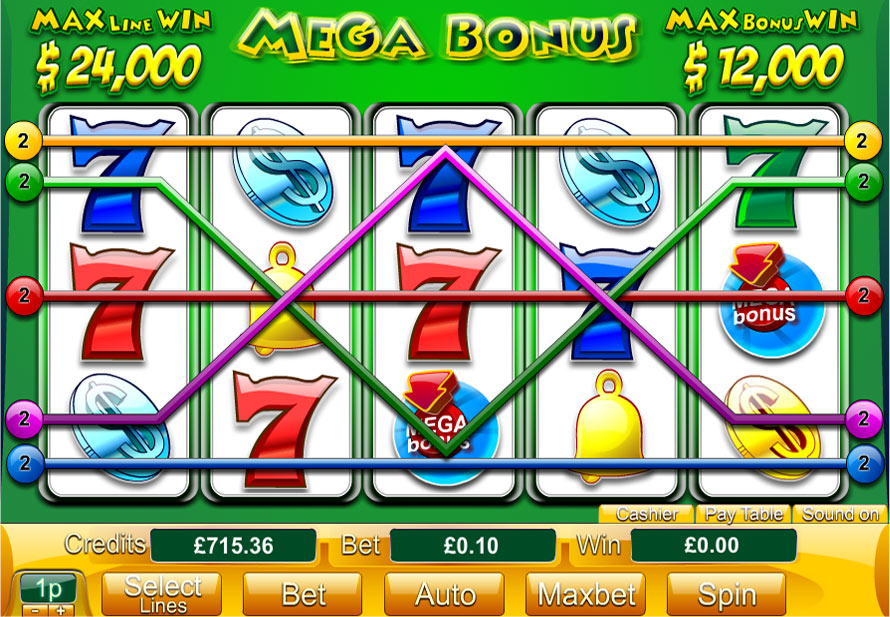Screen dimensions: 890x617
Task: Open the Cashier
Action: [x=647, y=515]
